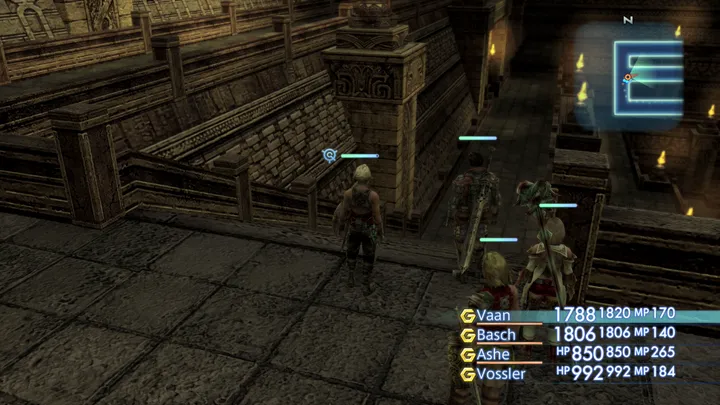Toggle the gambit icon beside Vaan

click(467, 315)
